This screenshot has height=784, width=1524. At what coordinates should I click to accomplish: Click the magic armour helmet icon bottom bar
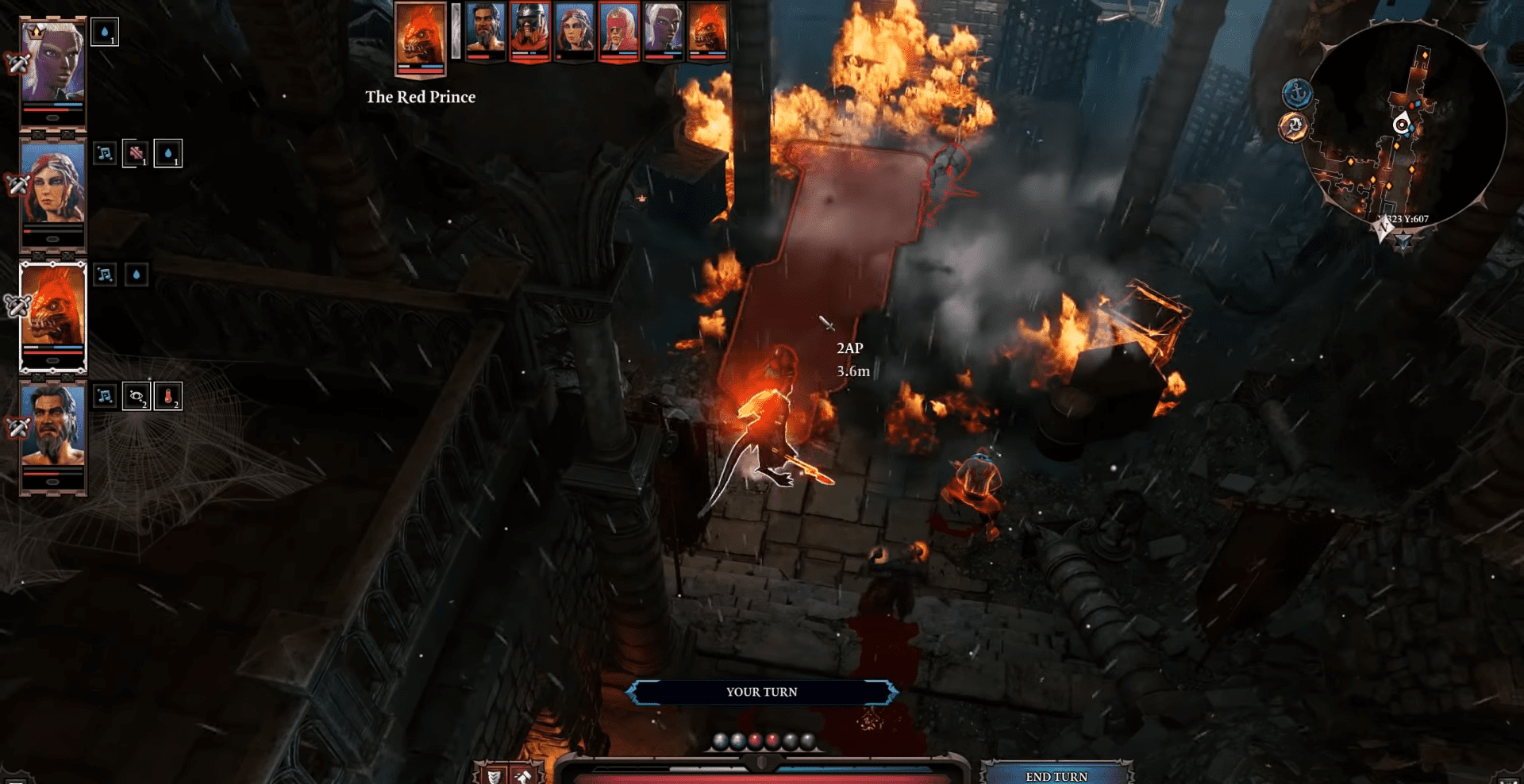(525, 776)
